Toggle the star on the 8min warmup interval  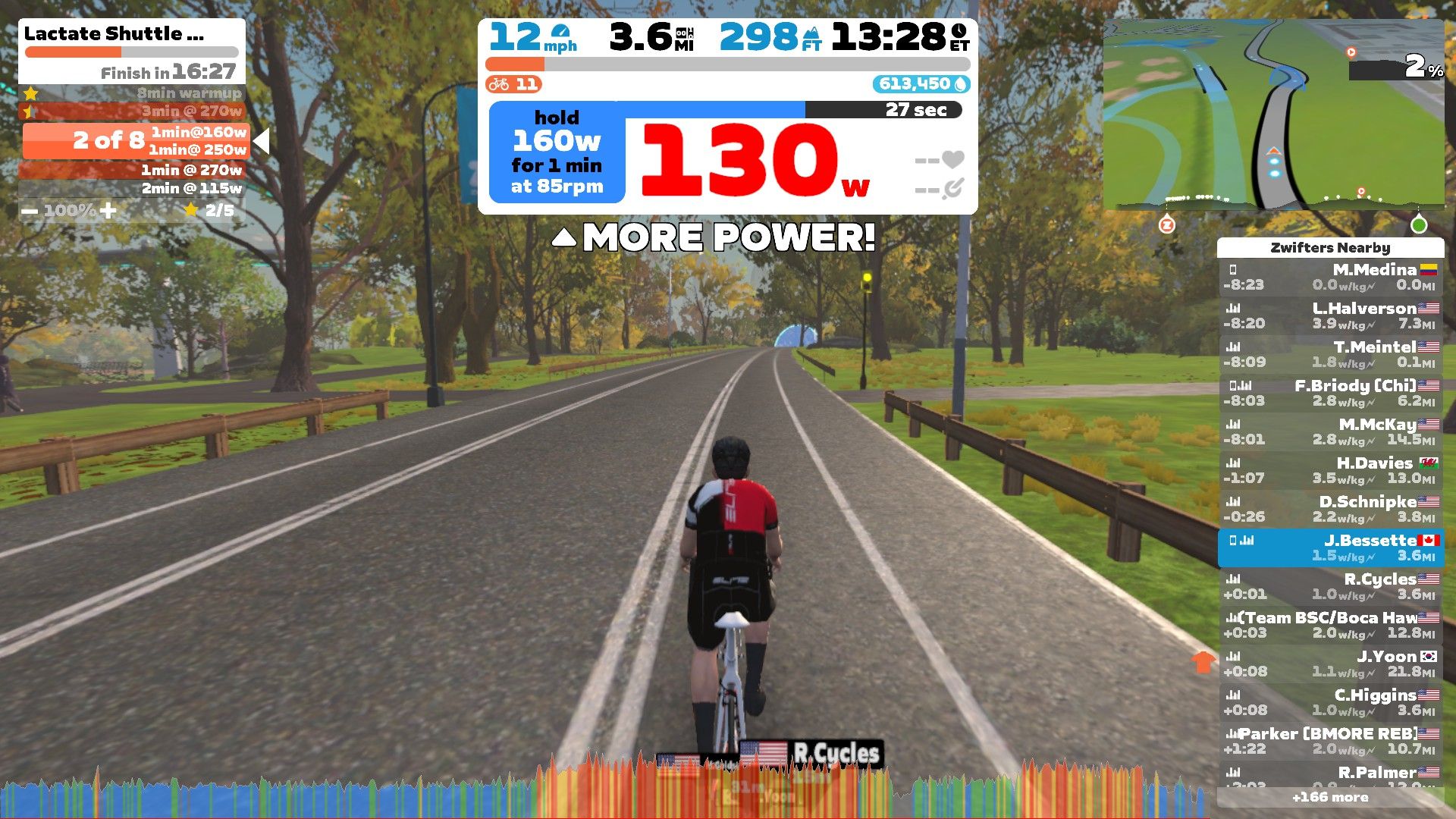(31, 93)
